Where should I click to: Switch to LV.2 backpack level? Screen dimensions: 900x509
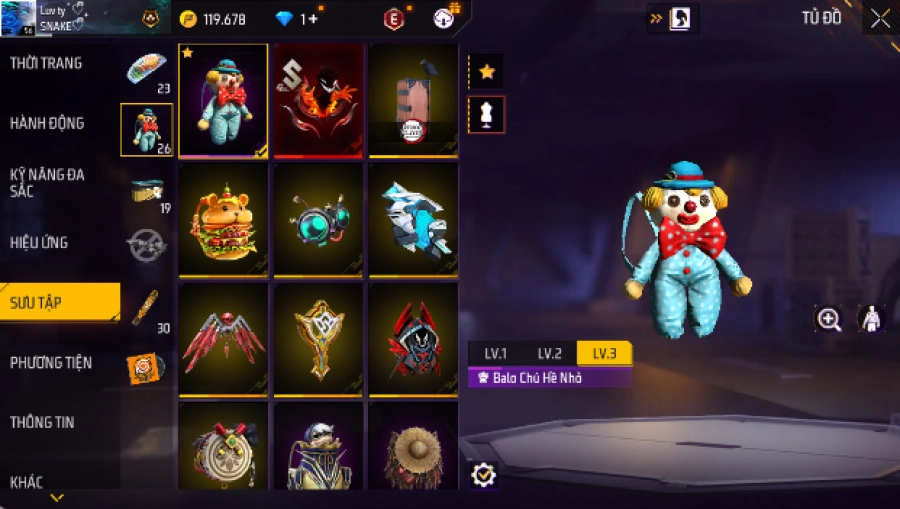[x=550, y=353]
